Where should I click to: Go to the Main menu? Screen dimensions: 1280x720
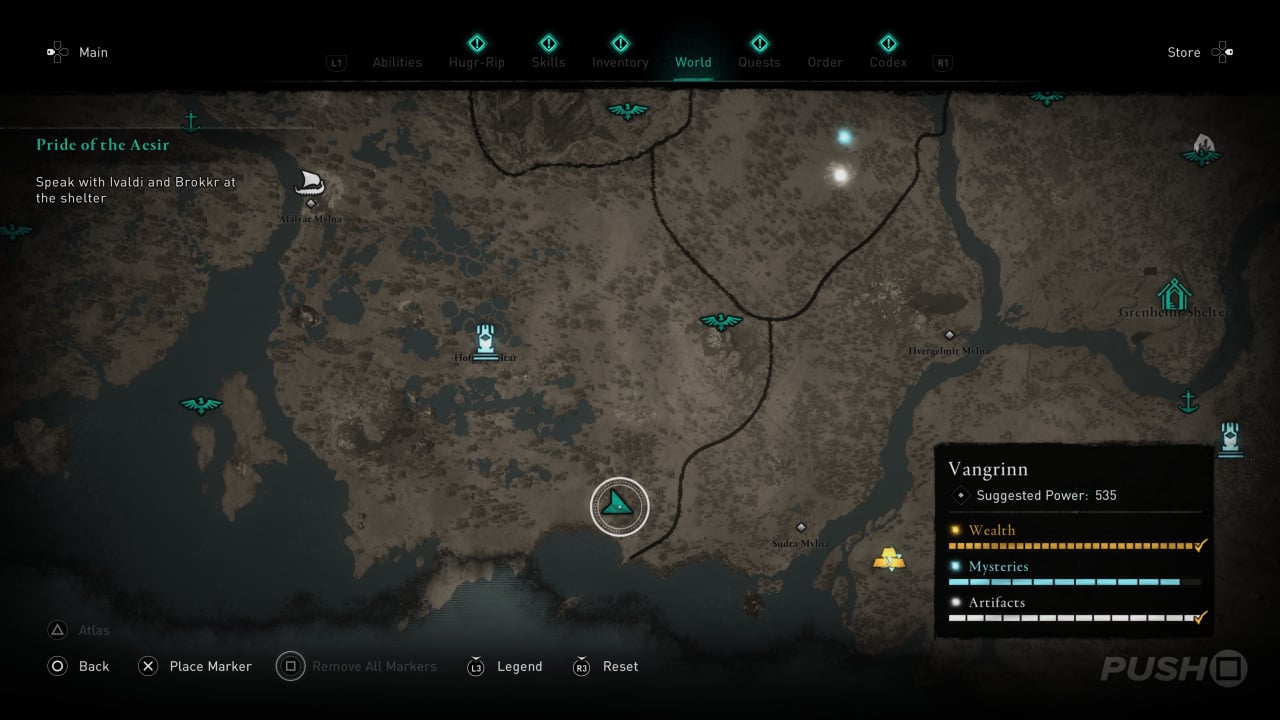(93, 52)
